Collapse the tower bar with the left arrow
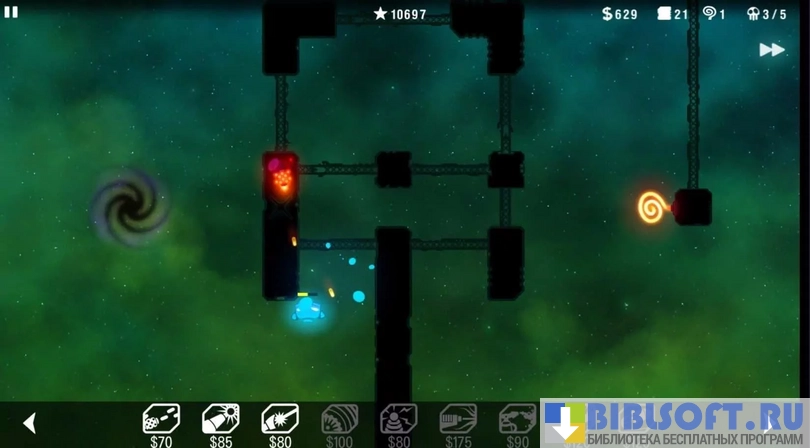The width and height of the screenshot is (810, 448). 30,423
